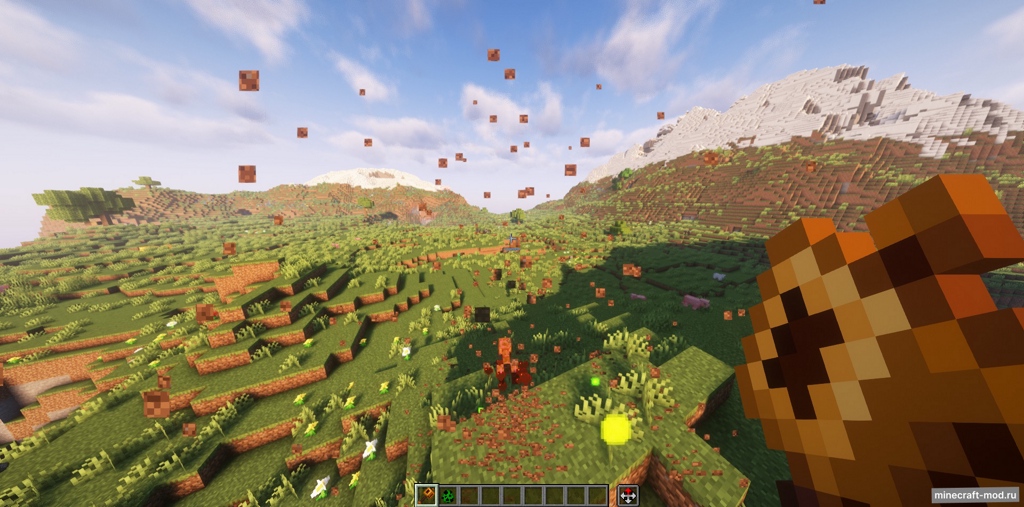Click the offhand slot with arrows icon
The height and width of the screenshot is (507, 1024).
(x=628, y=495)
